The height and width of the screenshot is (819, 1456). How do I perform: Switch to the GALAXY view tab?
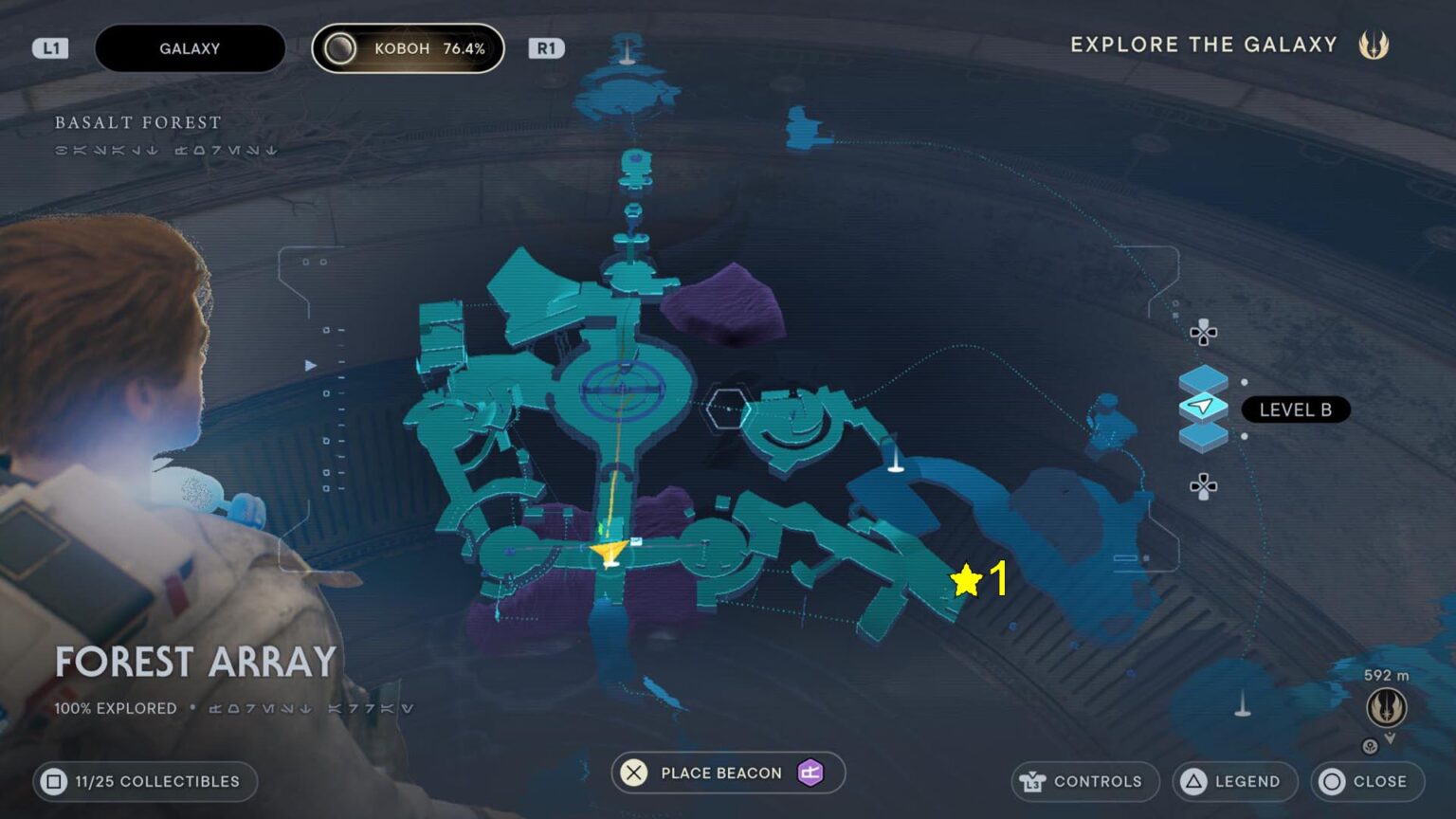190,47
